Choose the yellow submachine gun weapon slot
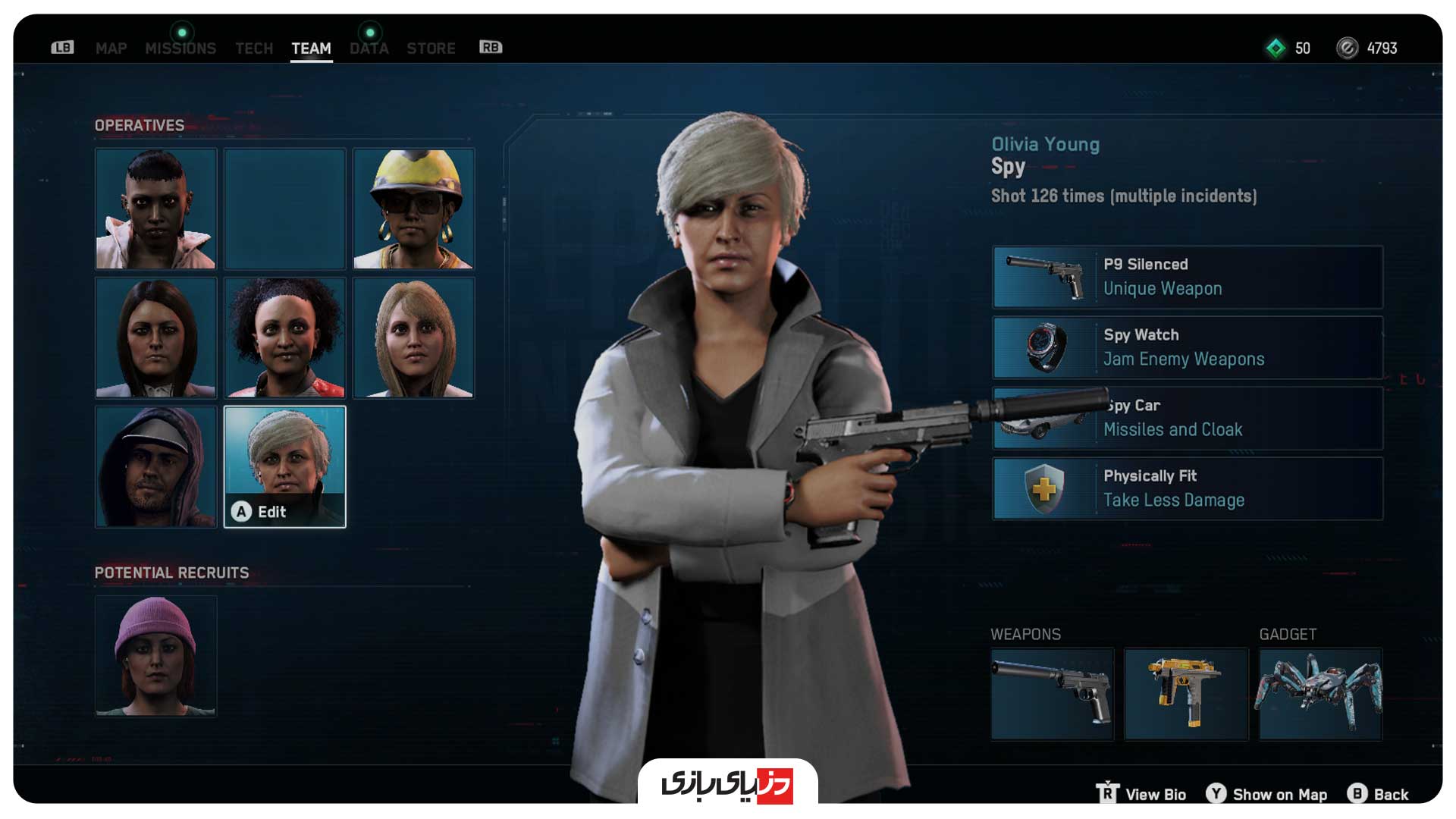Viewport: 1456px width, 819px height. [1185, 693]
